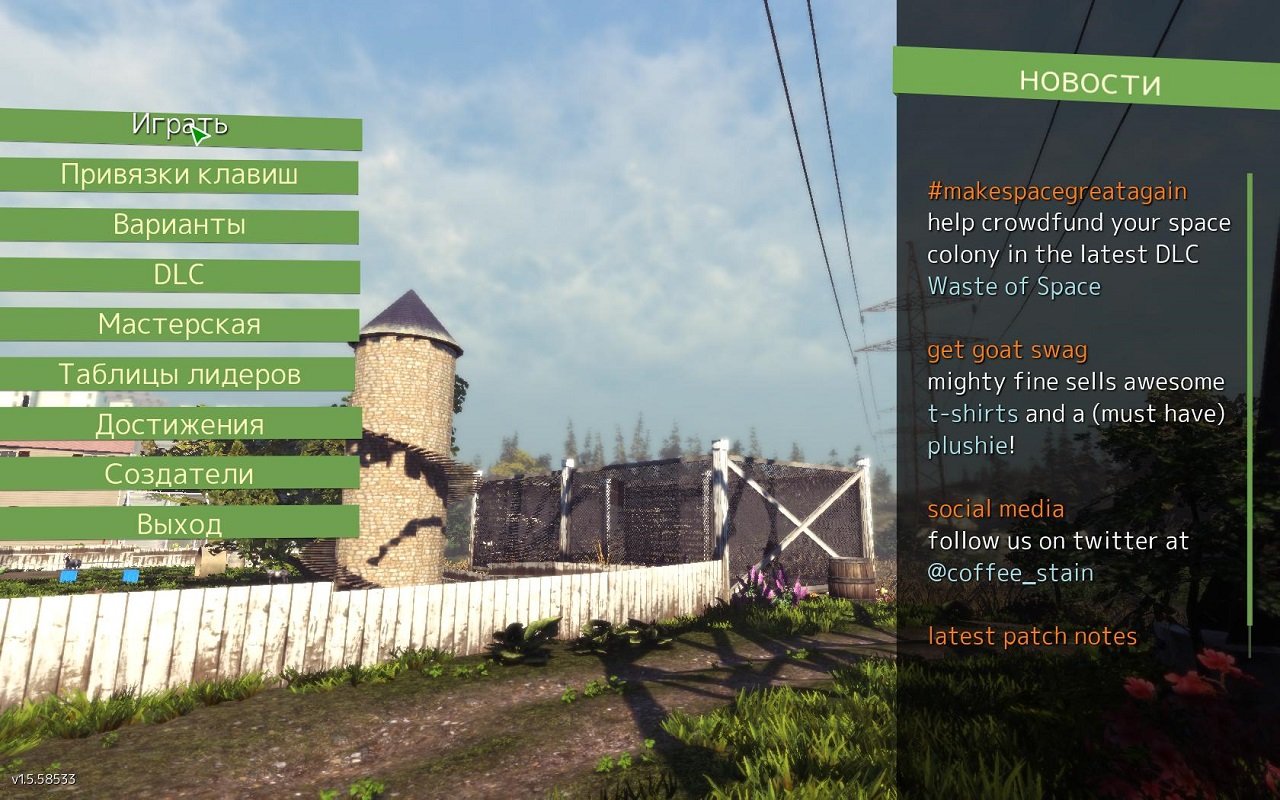Click the green news panel scrollbar
The width and height of the screenshot is (1280, 800).
(x=1249, y=415)
